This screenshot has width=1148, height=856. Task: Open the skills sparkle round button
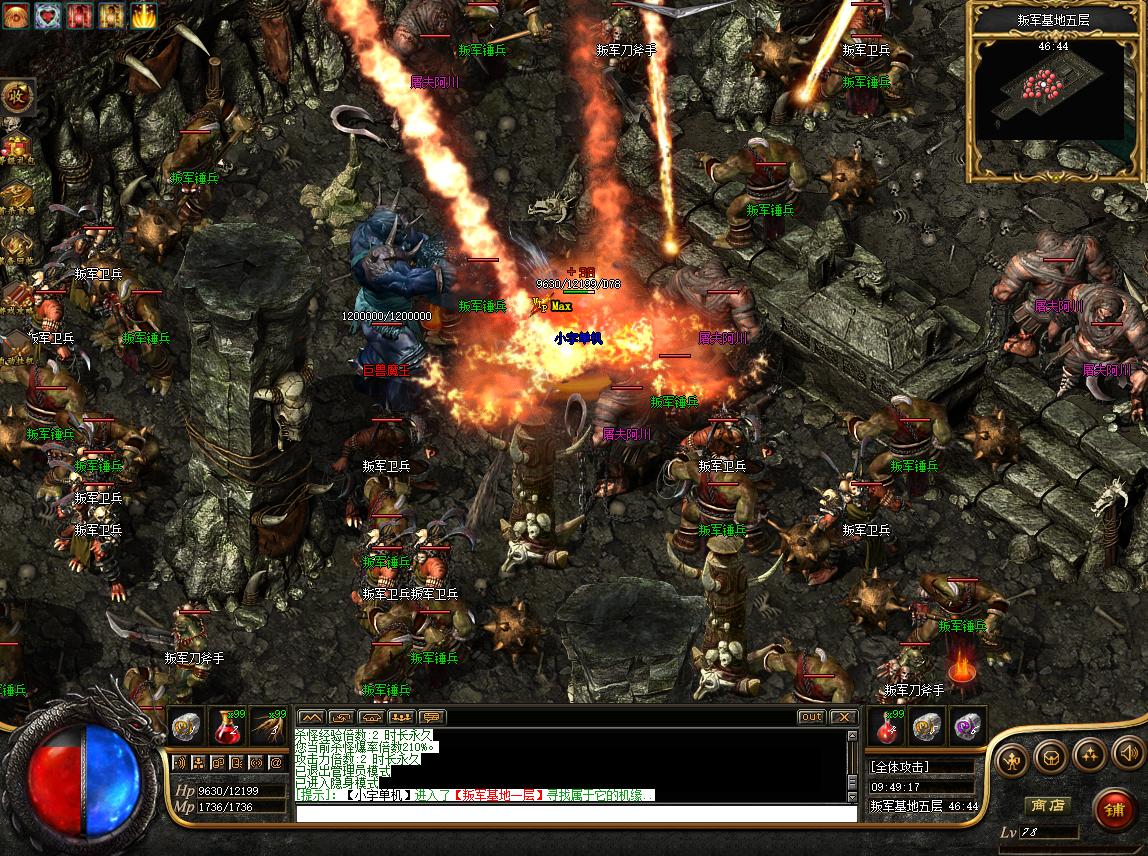1089,755
